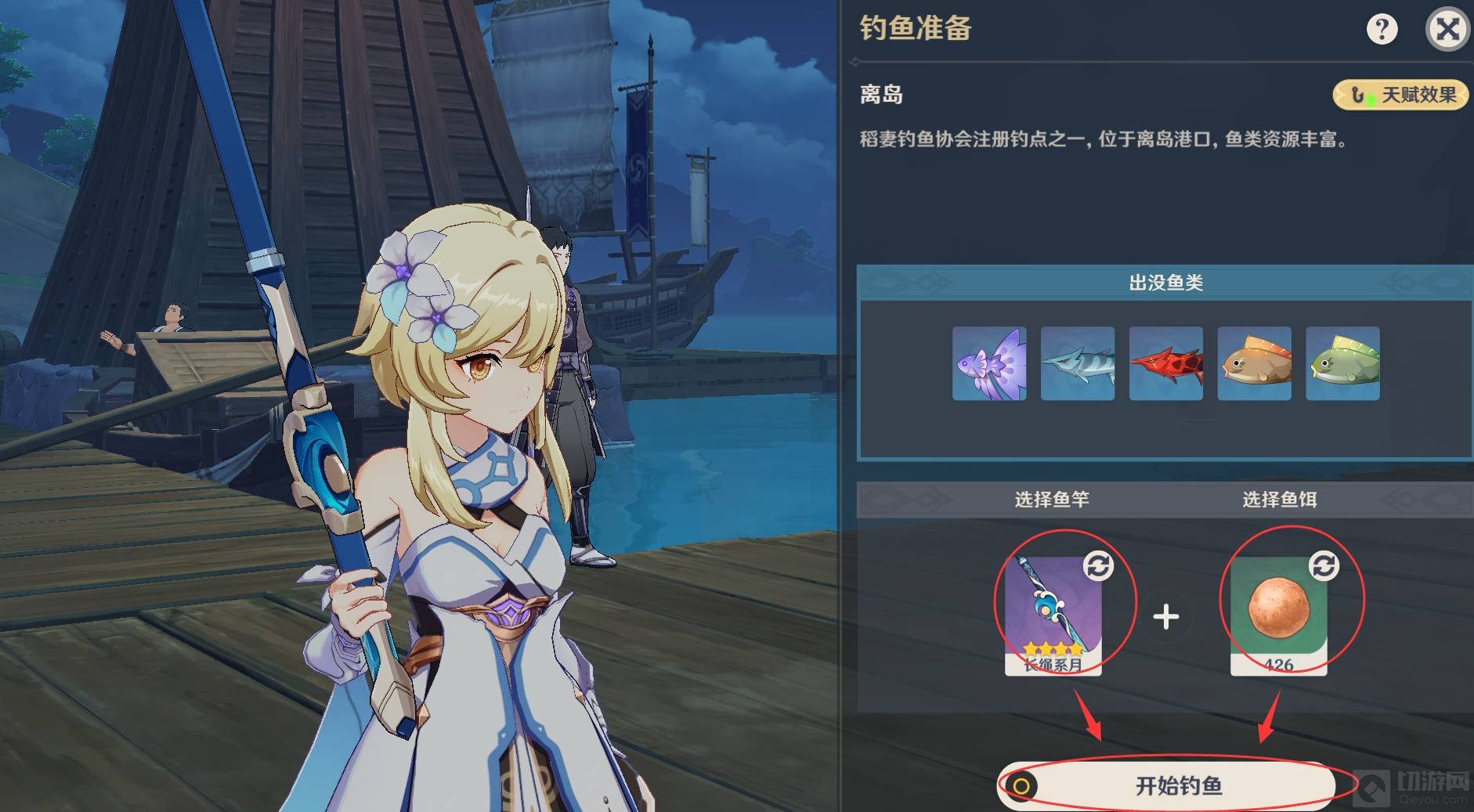The image size is (1474, 812).
Task: Swap the bait using its refresh icon
Action: point(1324,565)
